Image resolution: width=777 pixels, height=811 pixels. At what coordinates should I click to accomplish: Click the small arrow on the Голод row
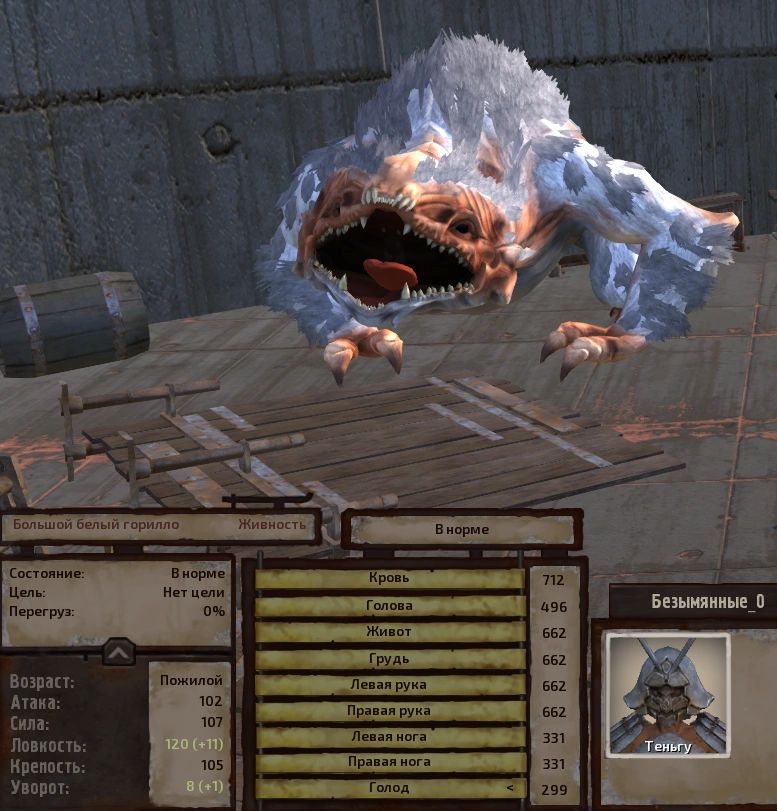(x=510, y=789)
